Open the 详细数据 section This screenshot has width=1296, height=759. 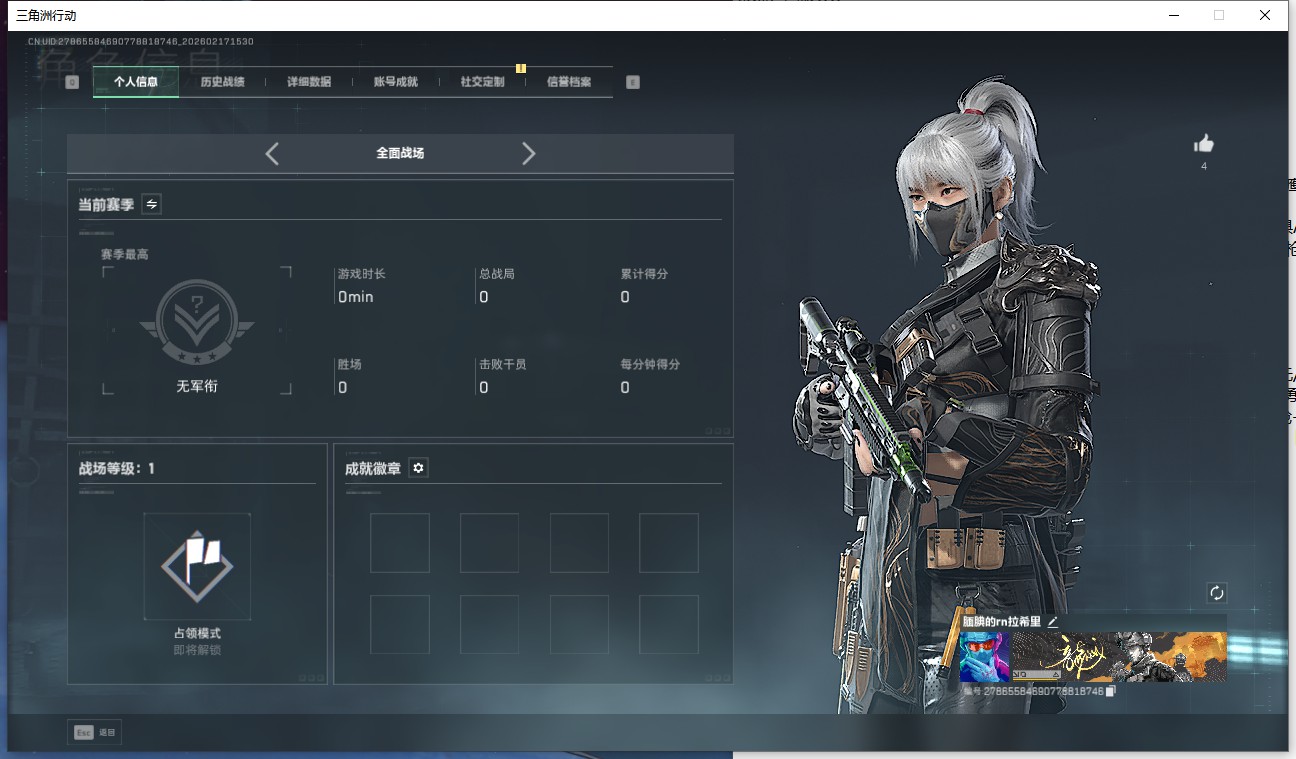point(307,82)
